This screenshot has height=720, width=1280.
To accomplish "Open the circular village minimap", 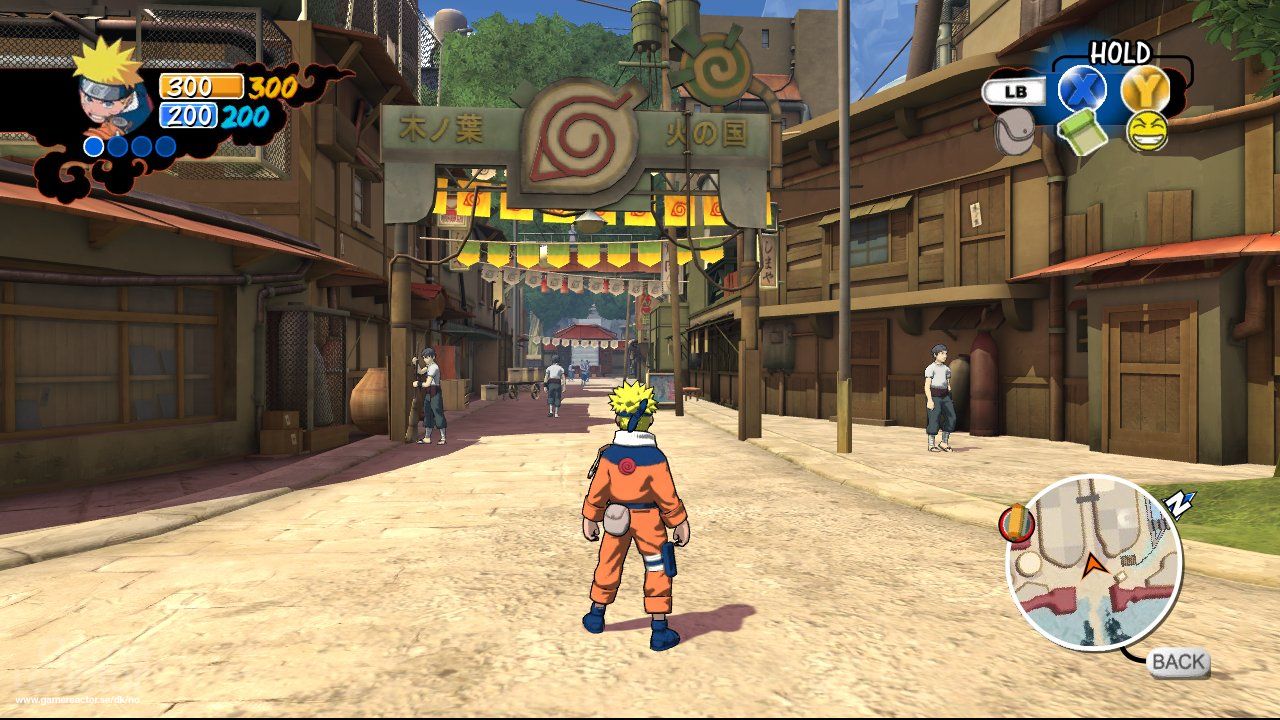I will (1094, 562).
